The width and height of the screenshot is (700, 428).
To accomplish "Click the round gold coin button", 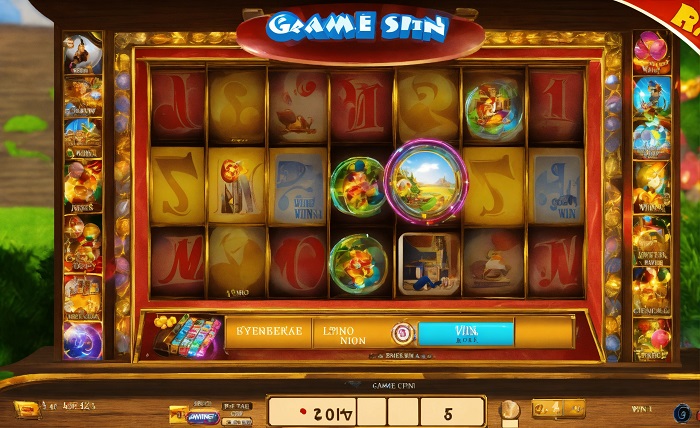I will (510, 409).
